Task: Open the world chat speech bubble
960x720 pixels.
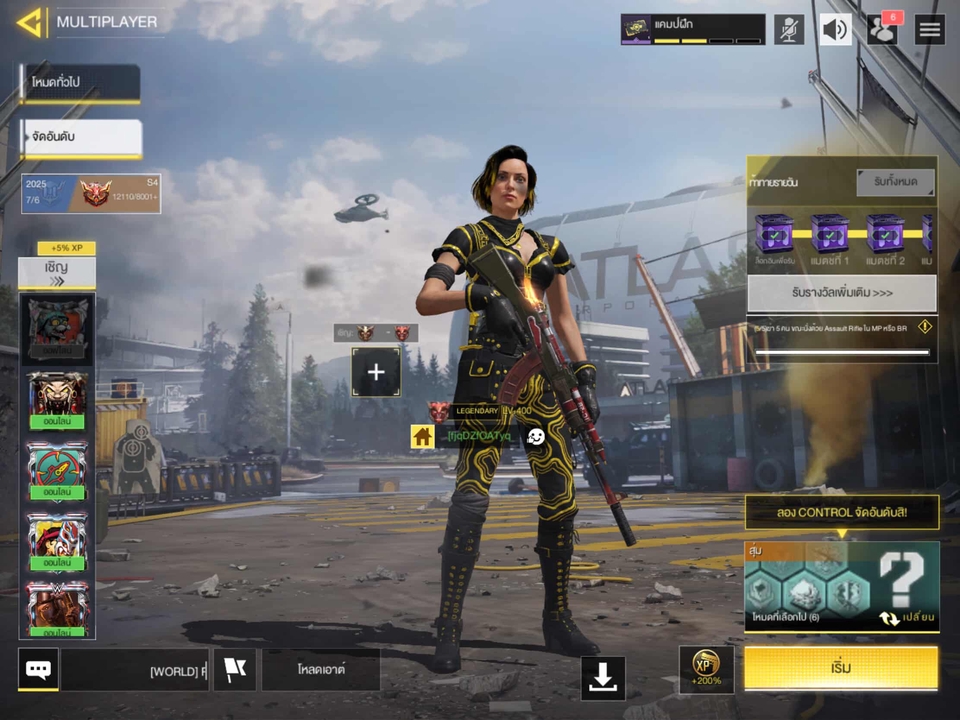Action: pyautogui.click(x=38, y=669)
